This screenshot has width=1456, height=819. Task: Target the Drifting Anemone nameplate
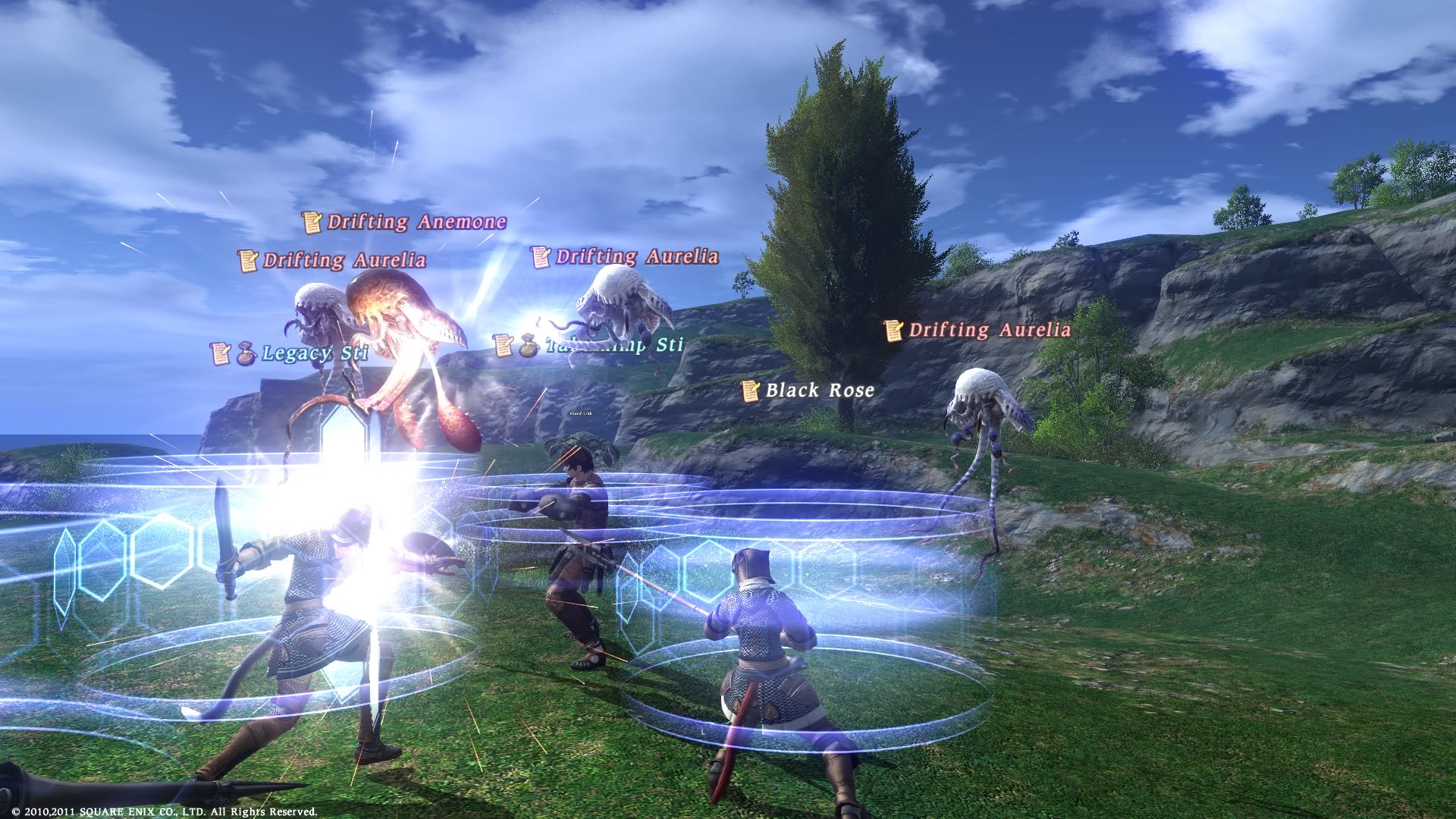click(416, 222)
